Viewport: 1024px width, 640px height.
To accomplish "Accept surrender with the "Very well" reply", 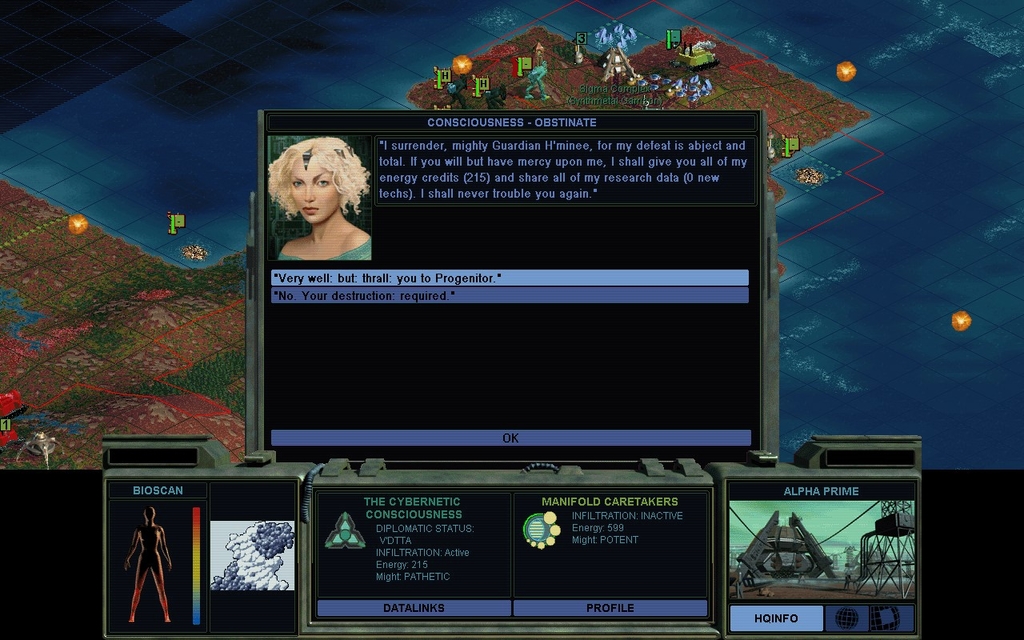I will pos(509,277).
